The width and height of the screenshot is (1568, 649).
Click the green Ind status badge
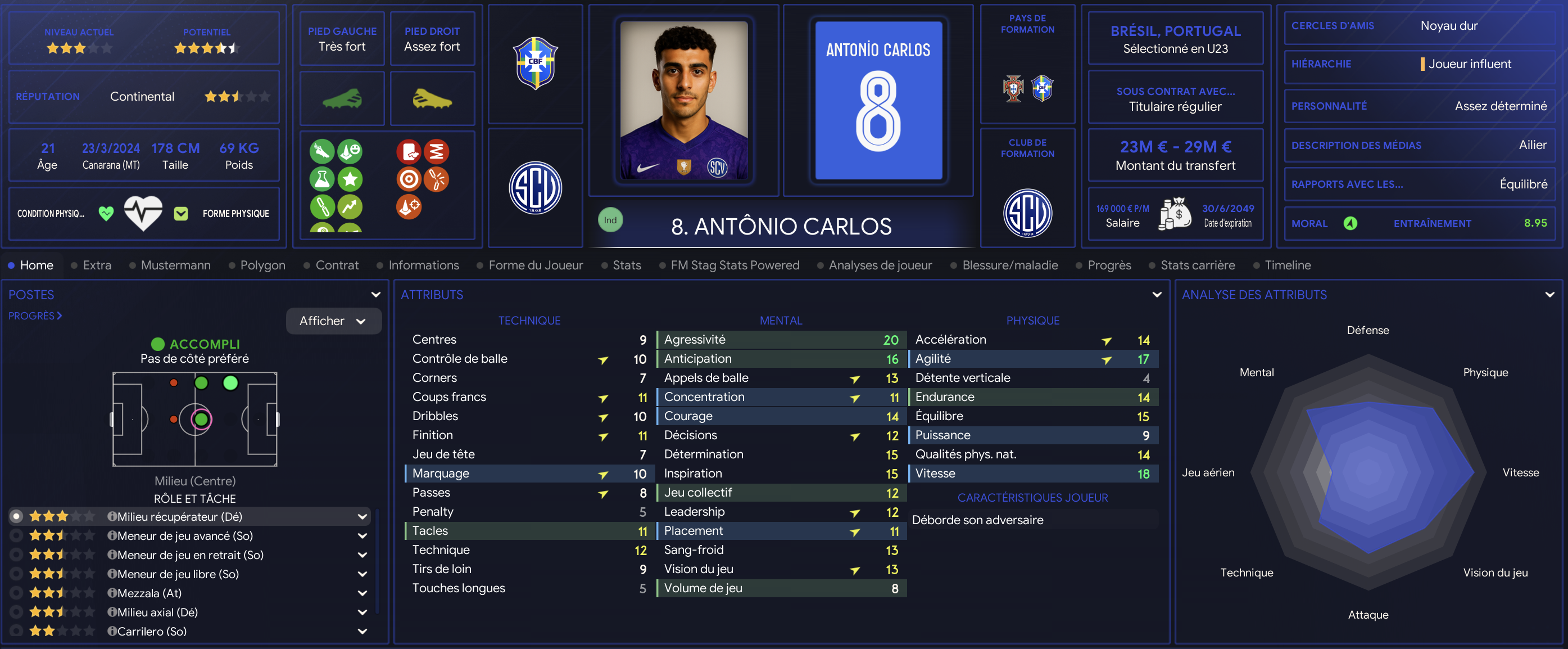coord(610,220)
